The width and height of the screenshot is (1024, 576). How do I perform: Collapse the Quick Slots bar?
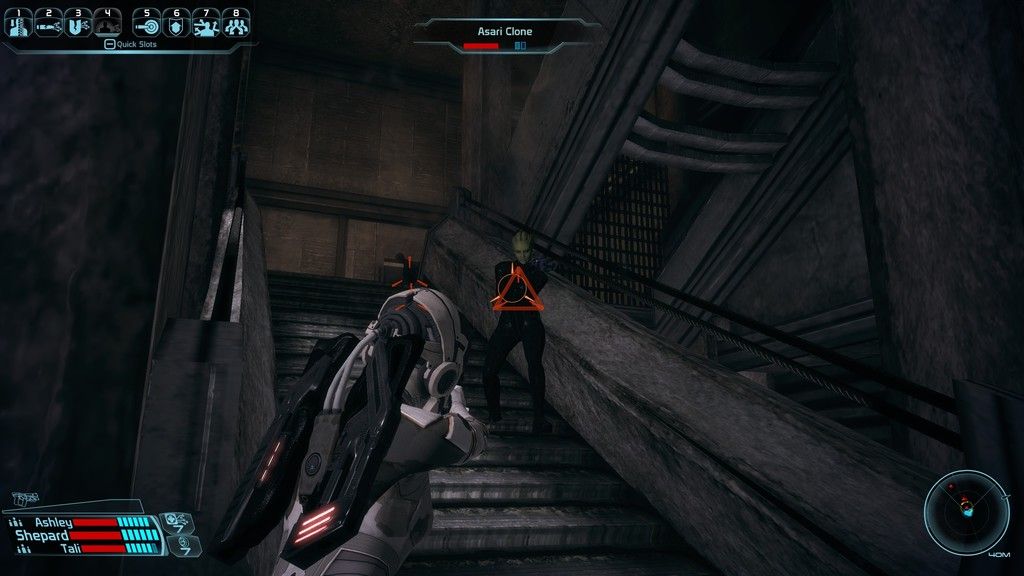(109, 44)
